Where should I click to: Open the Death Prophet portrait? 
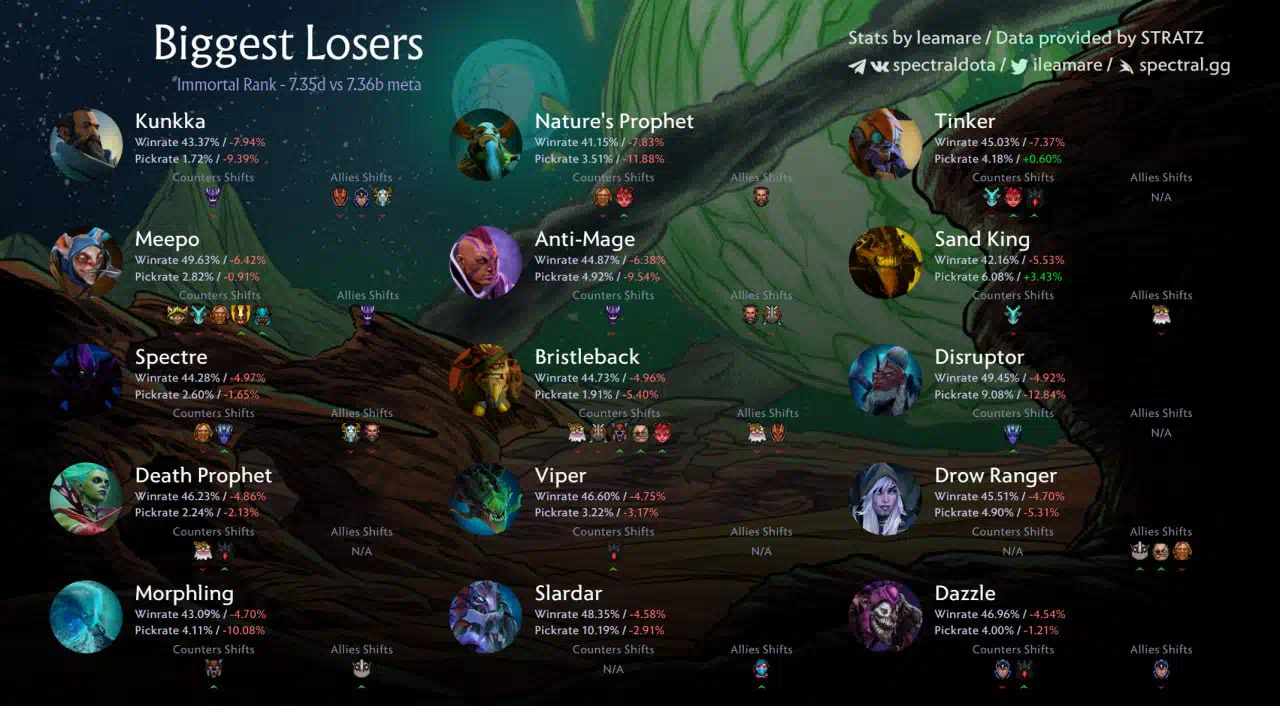point(86,499)
